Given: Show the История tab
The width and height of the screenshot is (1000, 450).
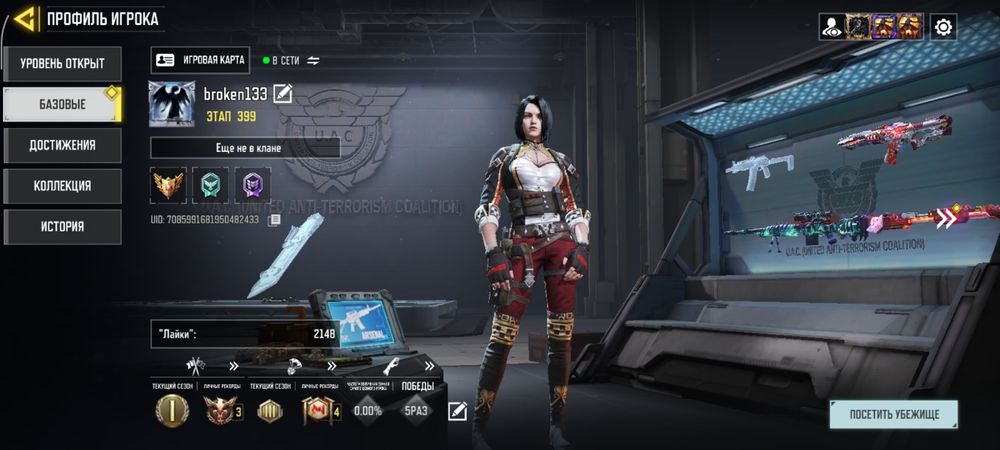Looking at the screenshot, I should click(x=61, y=226).
